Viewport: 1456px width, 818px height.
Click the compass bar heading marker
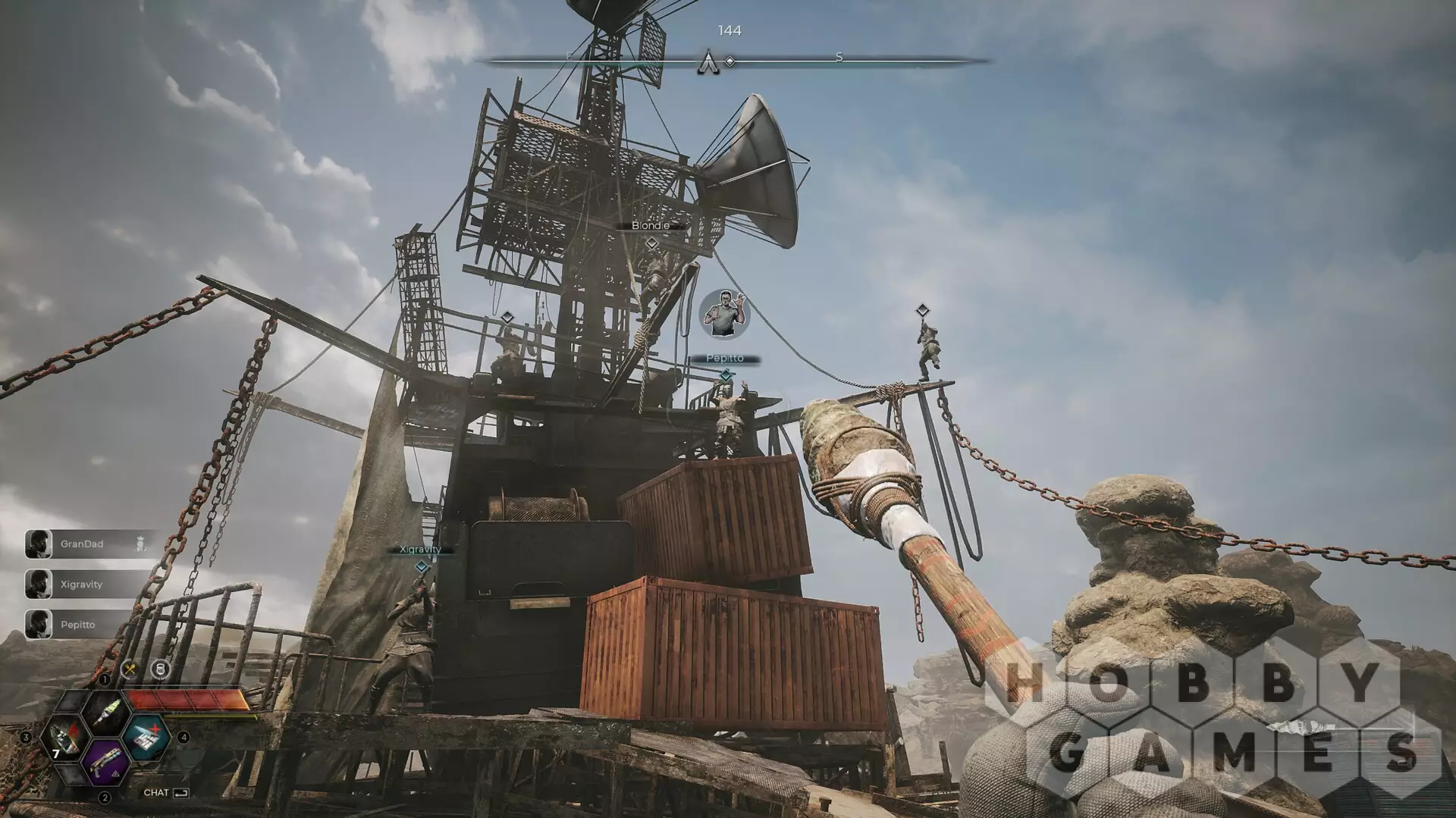(x=708, y=62)
